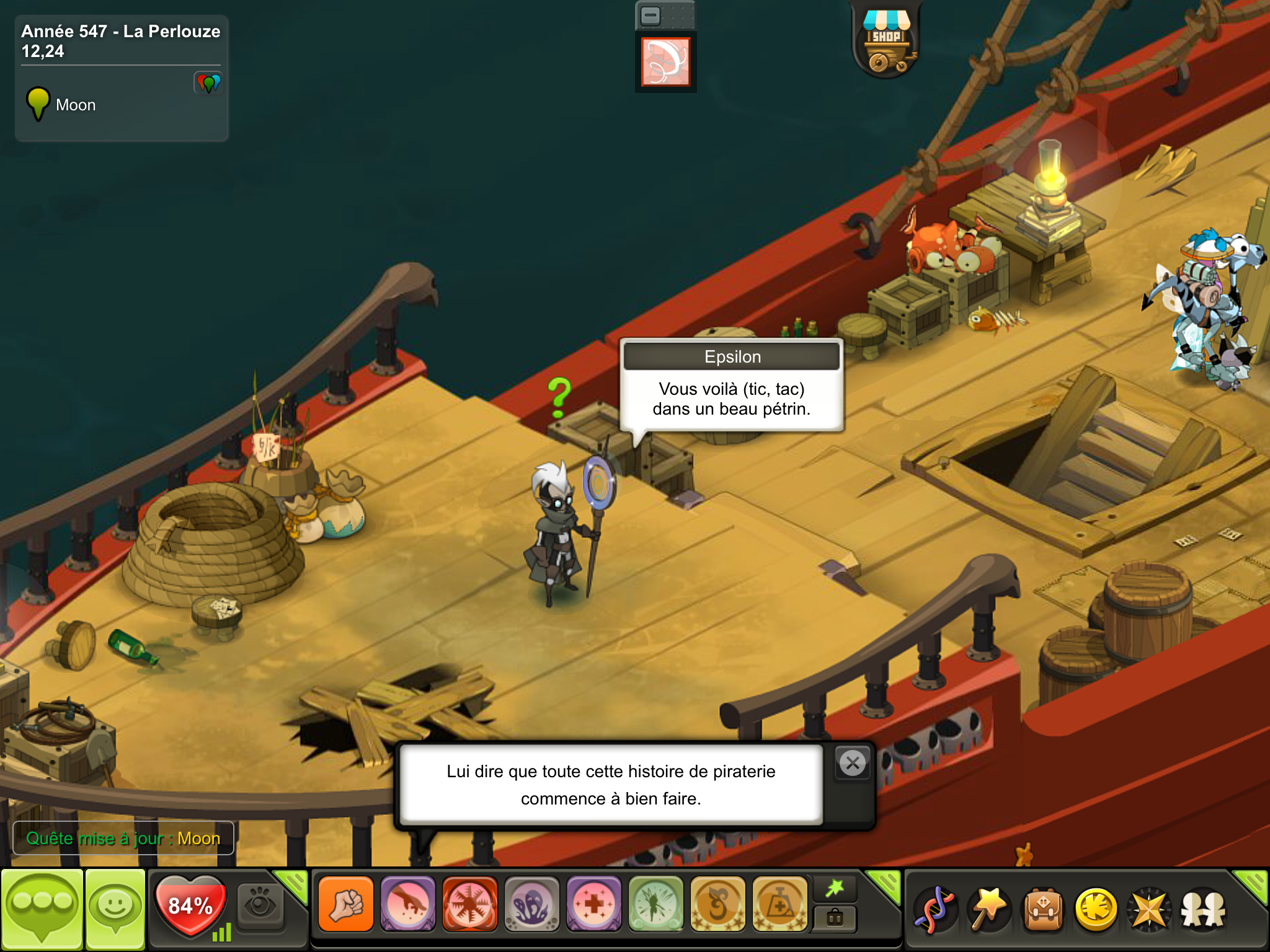This screenshot has height=952, width=1270.
Task: Open the backpack inventory
Action: pos(1043,910)
